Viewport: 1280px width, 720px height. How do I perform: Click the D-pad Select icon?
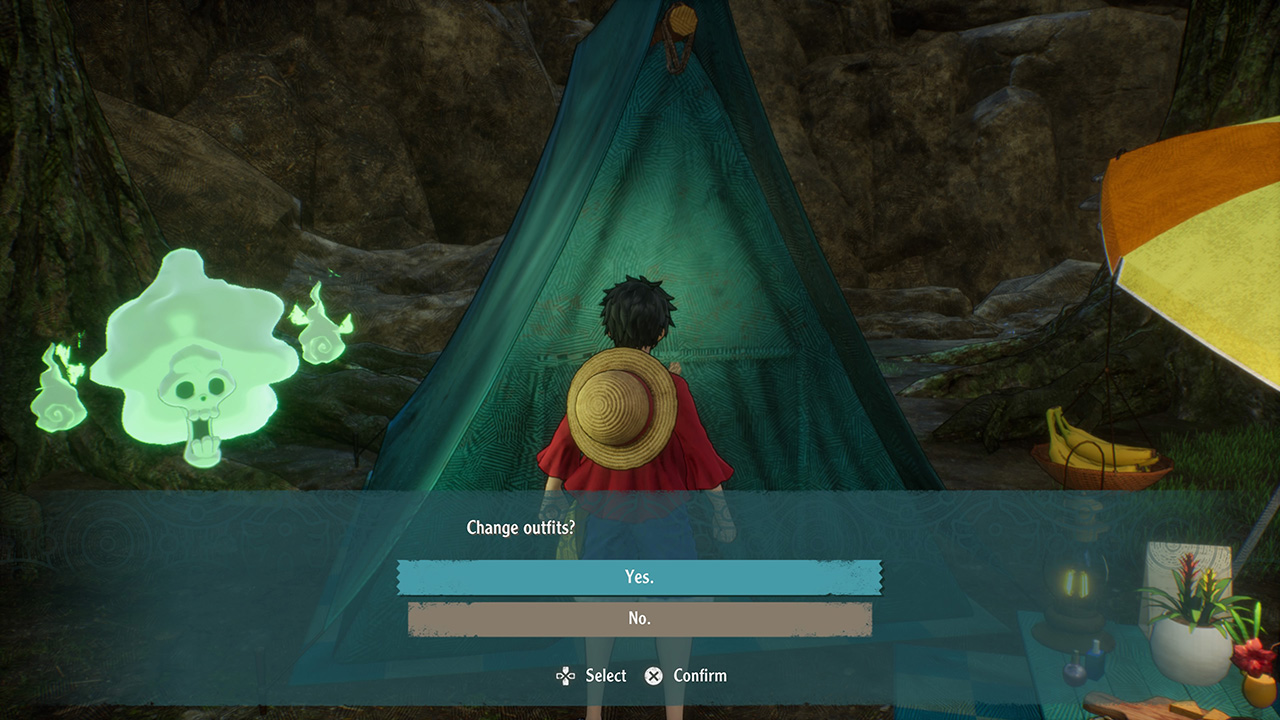565,676
